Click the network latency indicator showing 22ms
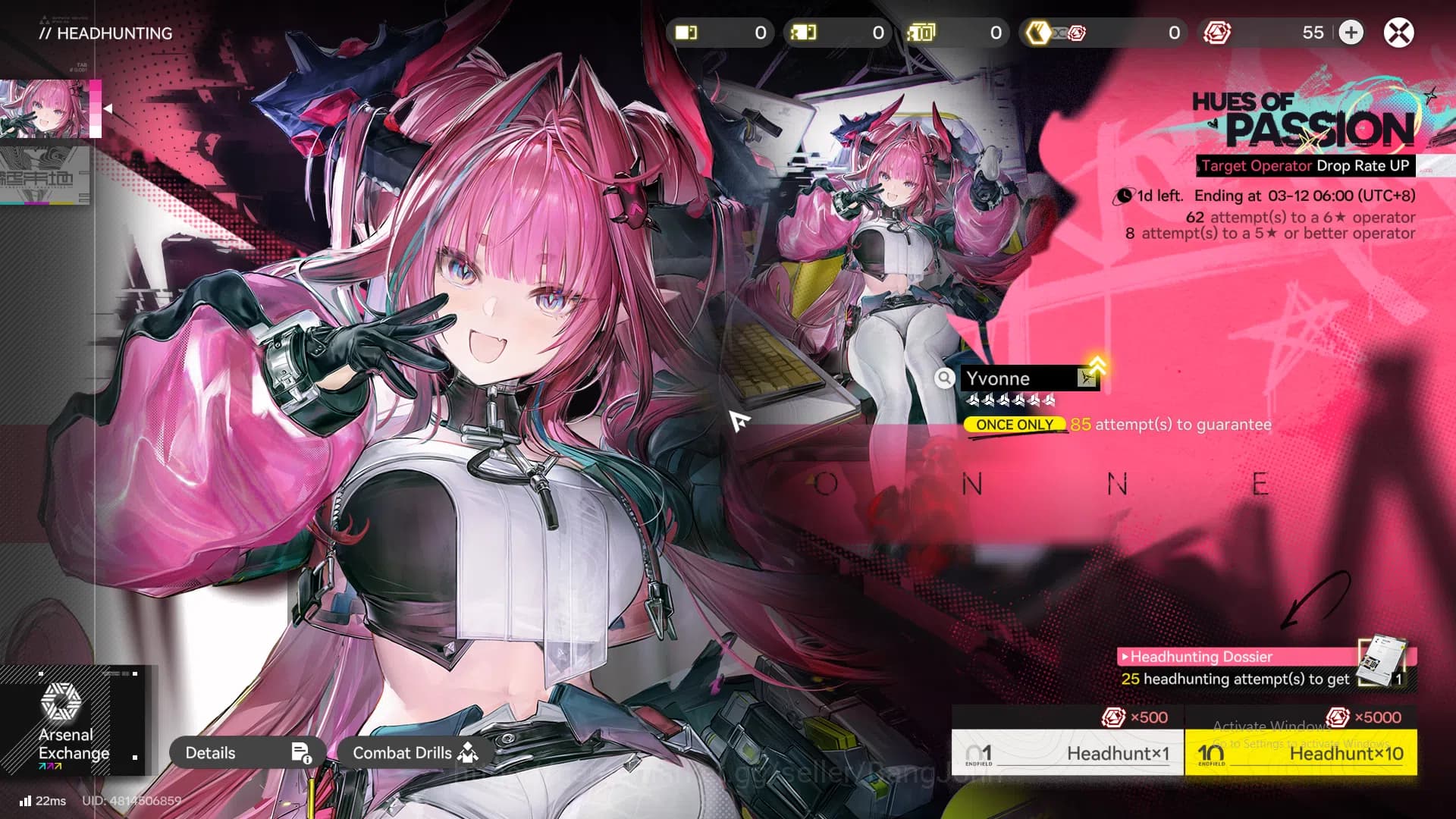This screenshot has height=819, width=1456. point(42,801)
